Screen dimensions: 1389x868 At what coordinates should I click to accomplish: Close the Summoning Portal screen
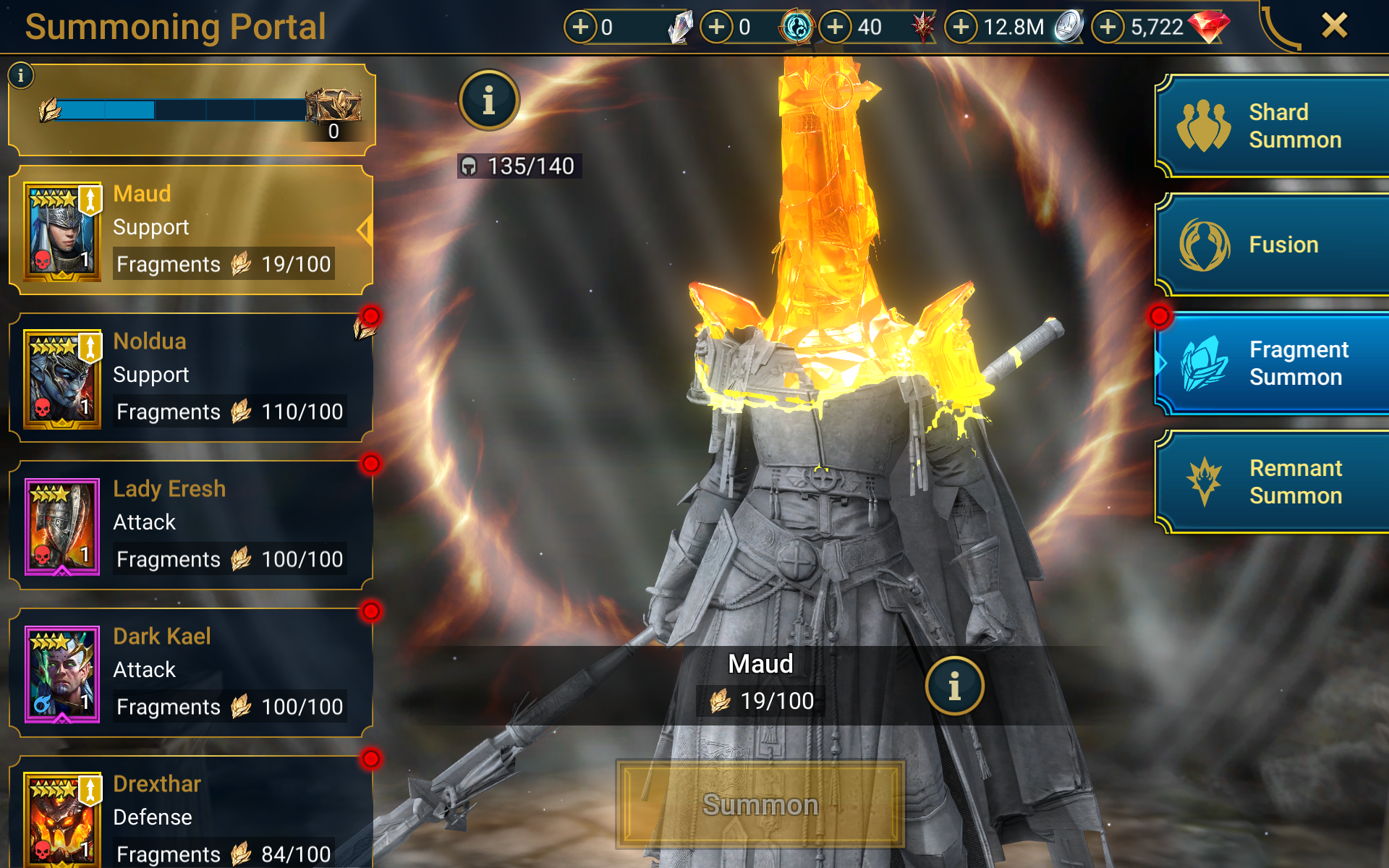1334,26
